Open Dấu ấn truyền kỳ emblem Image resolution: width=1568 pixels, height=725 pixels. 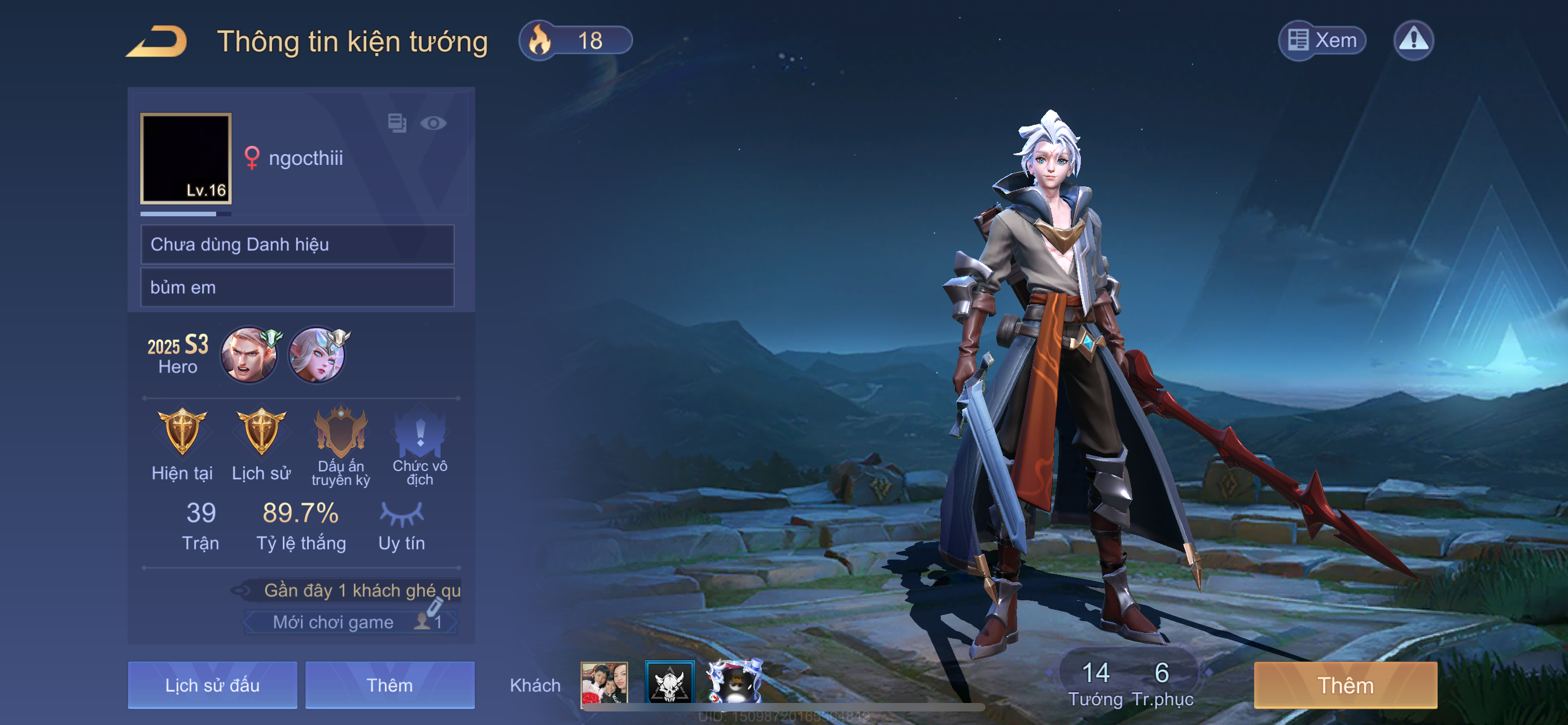[x=341, y=432]
